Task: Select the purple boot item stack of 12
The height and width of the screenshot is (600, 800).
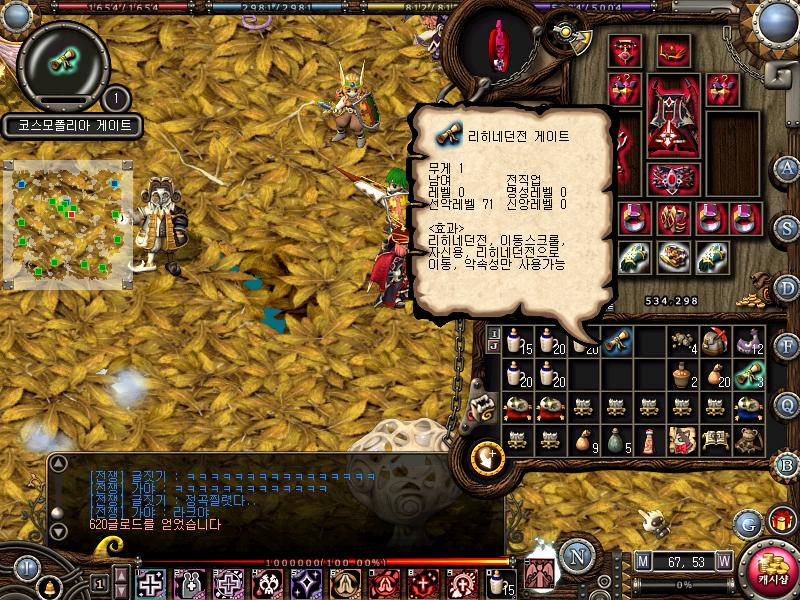Action: [x=750, y=342]
